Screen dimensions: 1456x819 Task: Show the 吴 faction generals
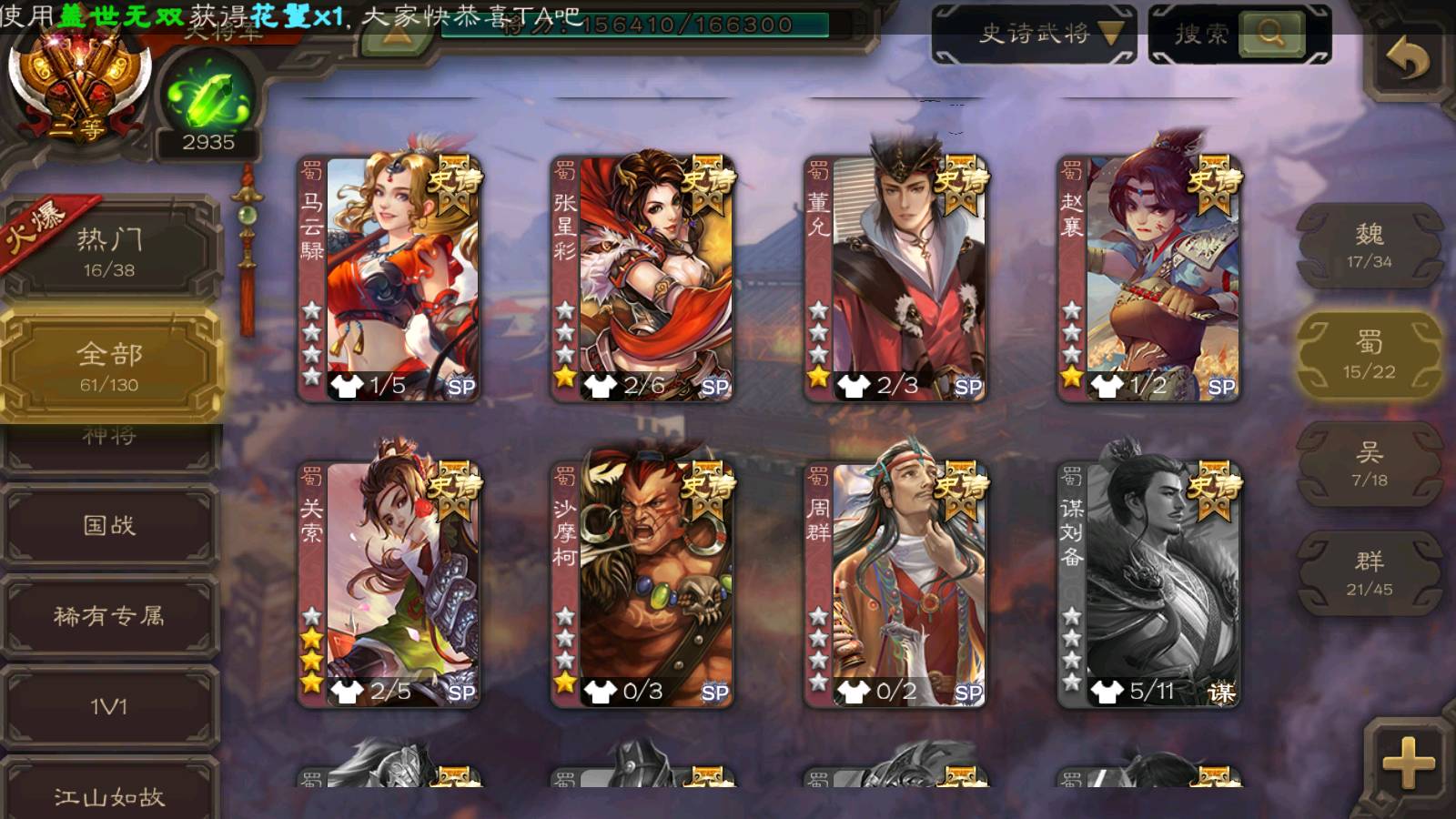pyautogui.click(x=1369, y=464)
